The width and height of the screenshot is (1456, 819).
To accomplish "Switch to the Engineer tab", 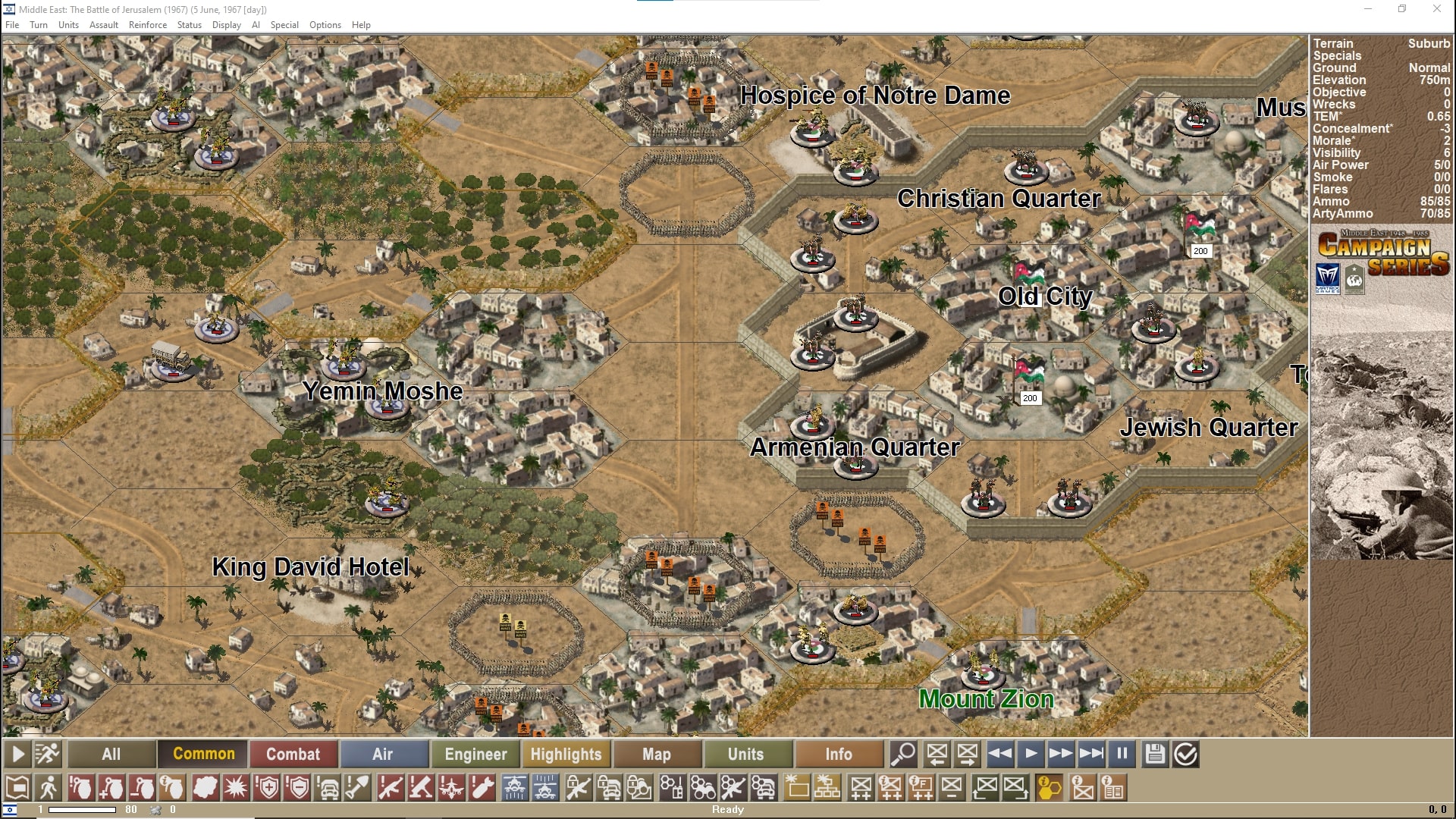I will click(x=475, y=754).
